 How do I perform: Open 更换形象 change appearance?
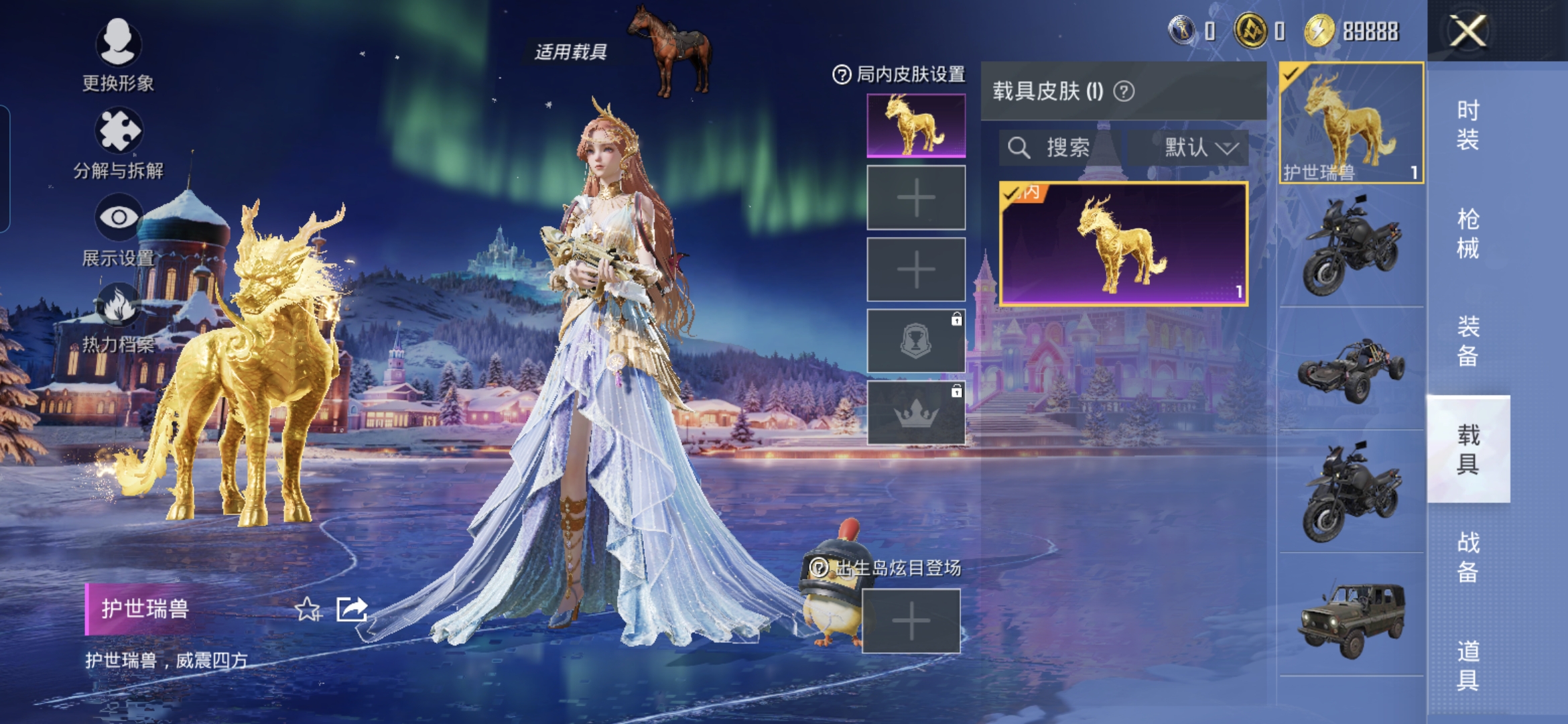(x=118, y=54)
